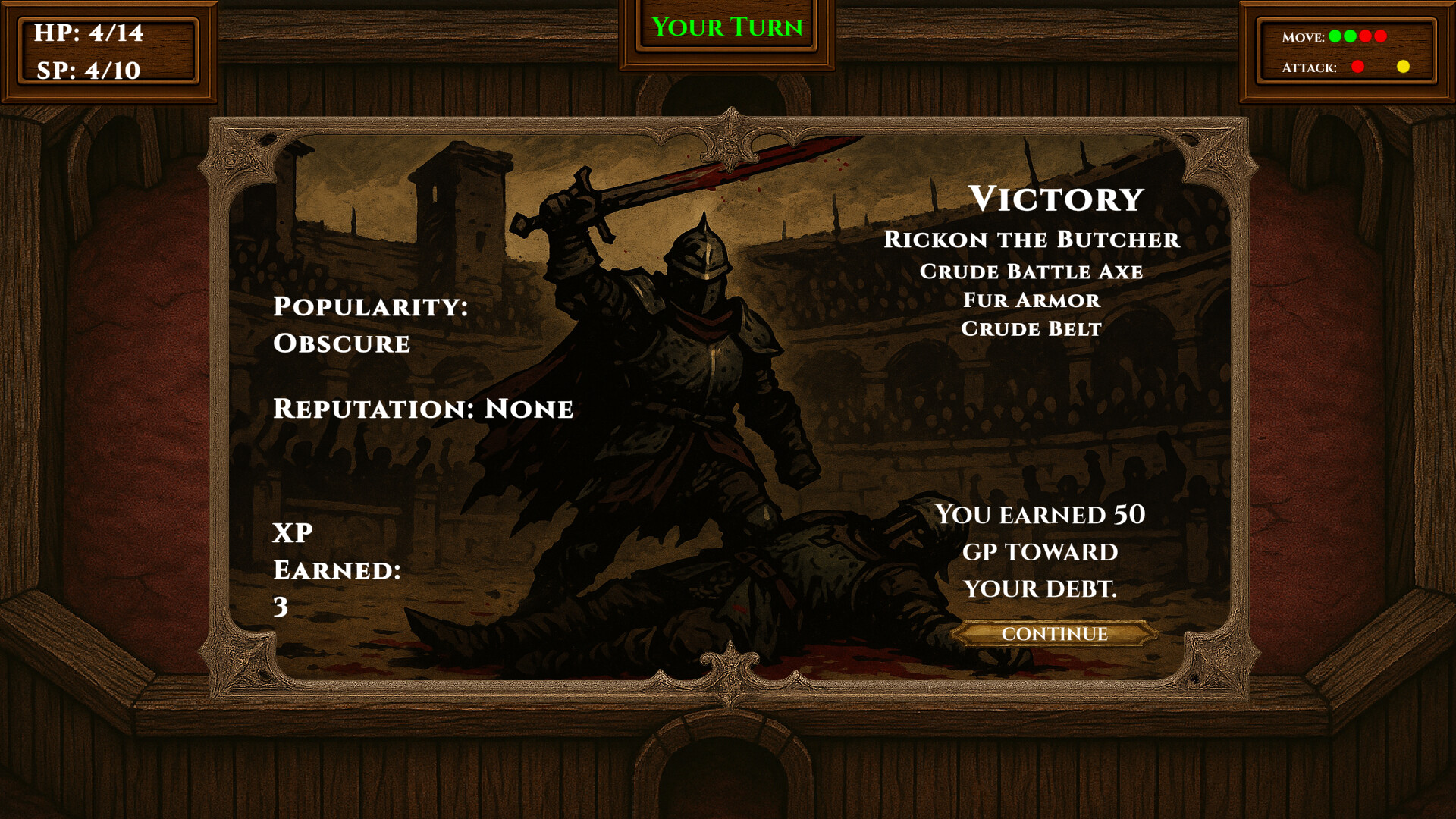Click the first green Move indicator dot
The image size is (1456, 819).
(x=1335, y=36)
